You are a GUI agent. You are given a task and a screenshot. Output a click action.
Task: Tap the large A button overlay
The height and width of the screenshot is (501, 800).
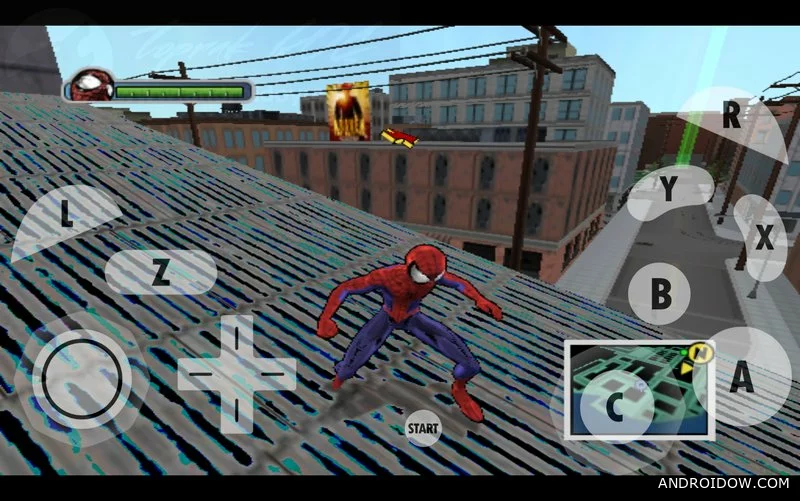pyautogui.click(x=740, y=378)
